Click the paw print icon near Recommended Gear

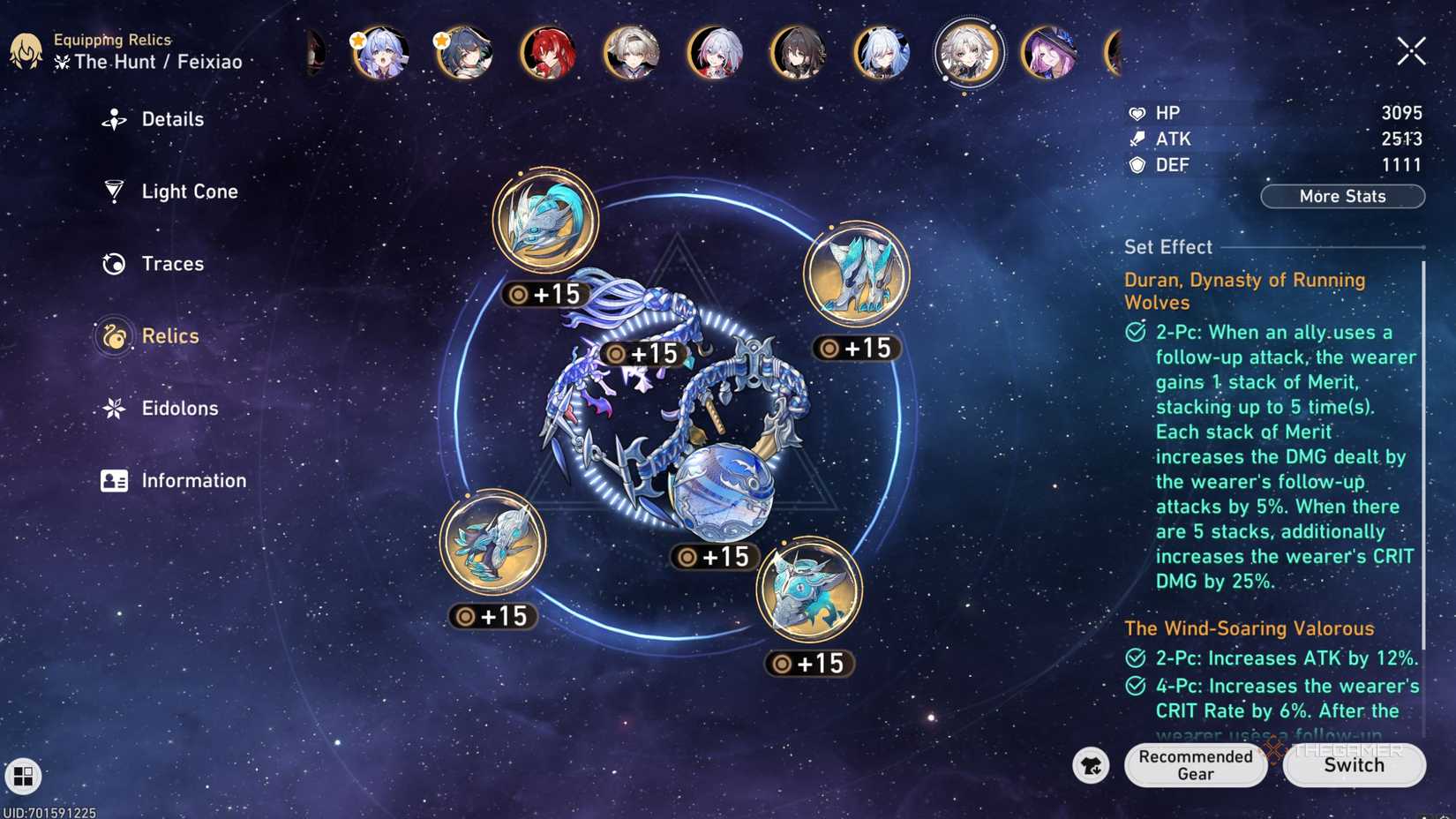click(1091, 766)
